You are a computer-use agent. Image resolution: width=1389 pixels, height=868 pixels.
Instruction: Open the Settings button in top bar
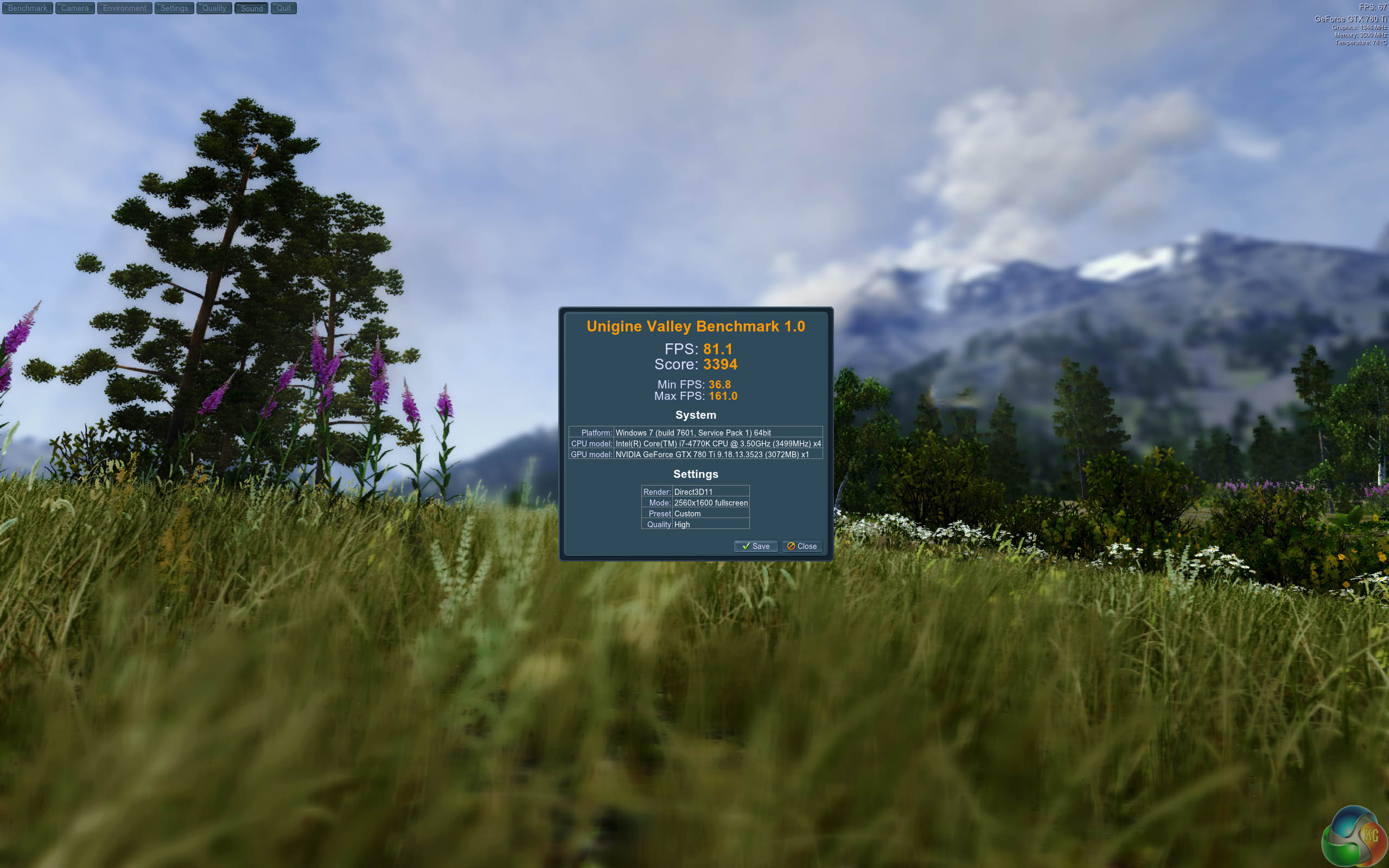click(174, 8)
